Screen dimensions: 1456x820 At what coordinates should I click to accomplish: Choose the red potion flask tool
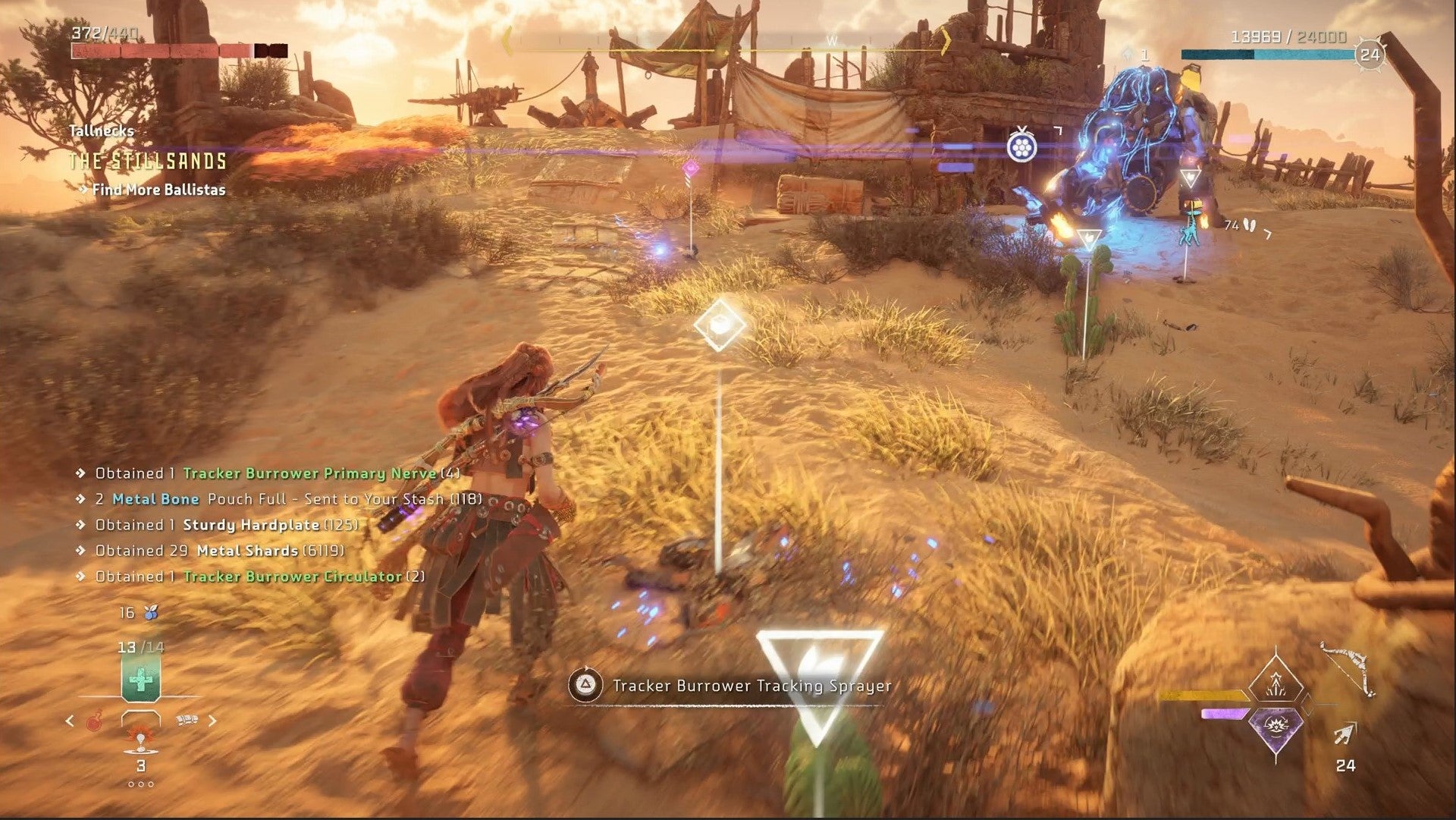click(94, 722)
